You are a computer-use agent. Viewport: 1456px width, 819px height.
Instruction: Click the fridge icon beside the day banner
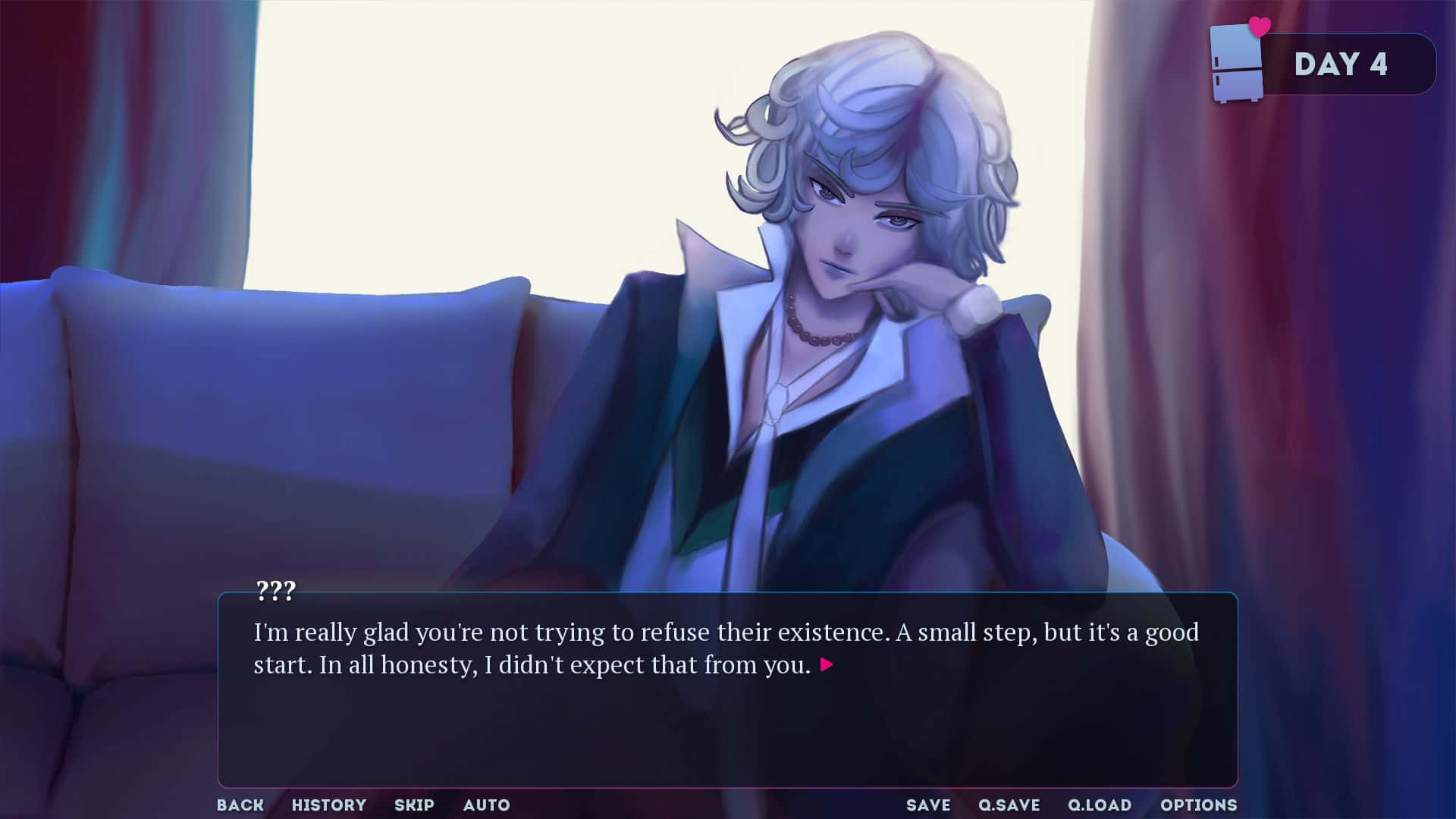(x=1235, y=62)
